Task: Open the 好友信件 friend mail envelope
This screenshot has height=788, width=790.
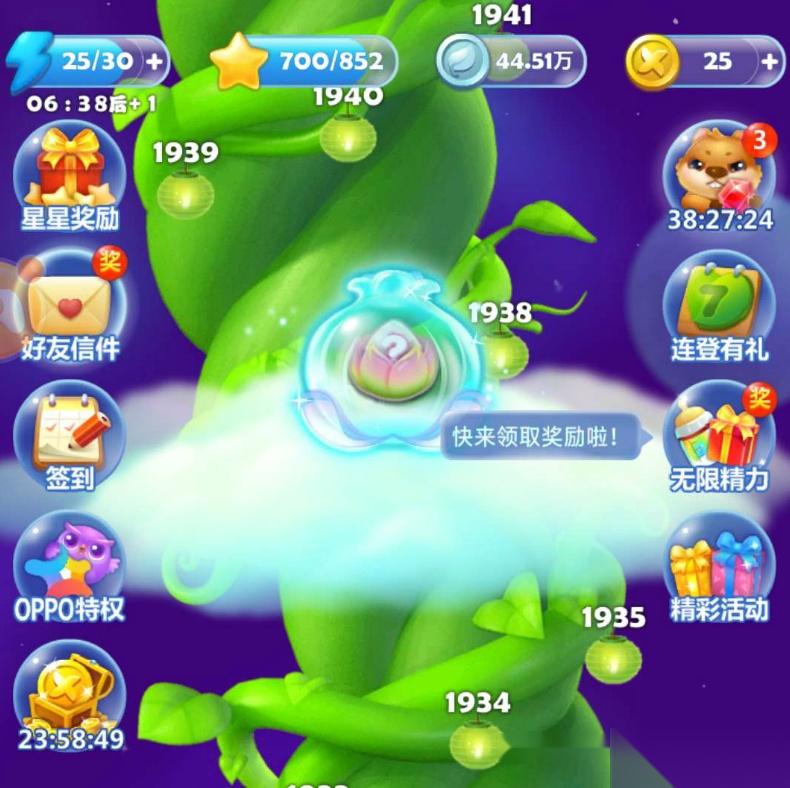Action: (x=70, y=305)
